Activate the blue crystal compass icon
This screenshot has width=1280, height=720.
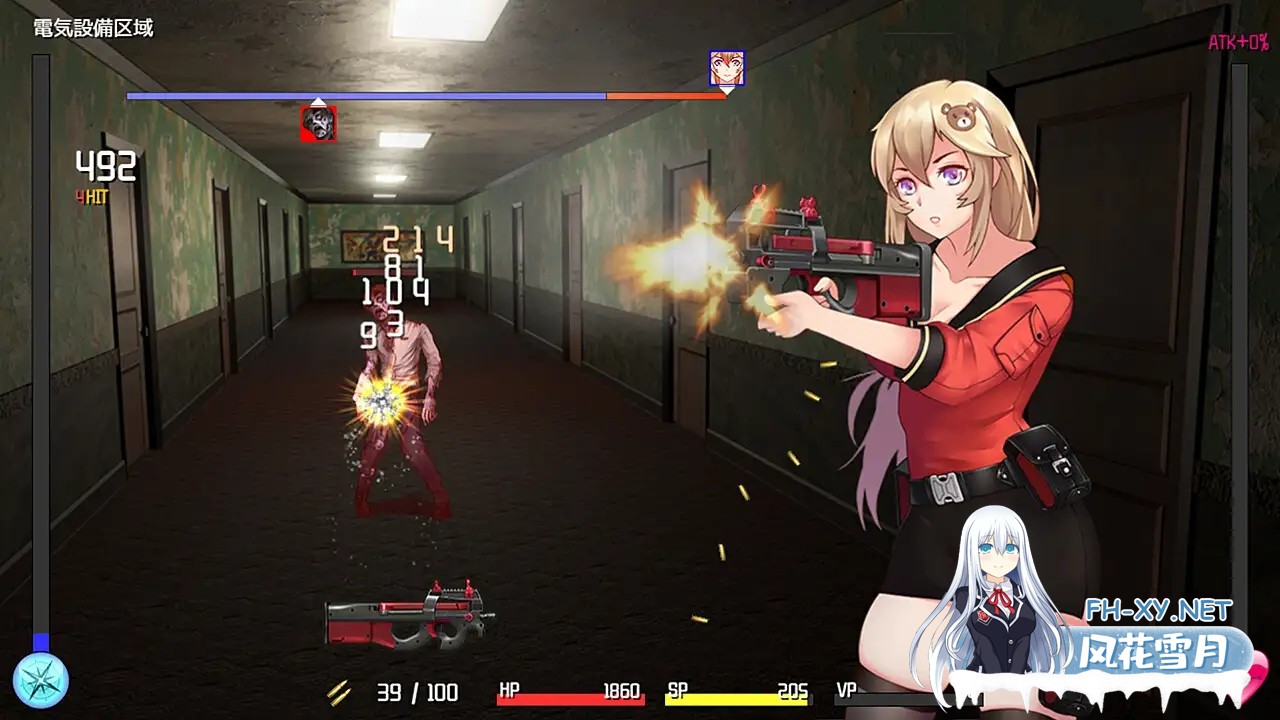point(41,680)
